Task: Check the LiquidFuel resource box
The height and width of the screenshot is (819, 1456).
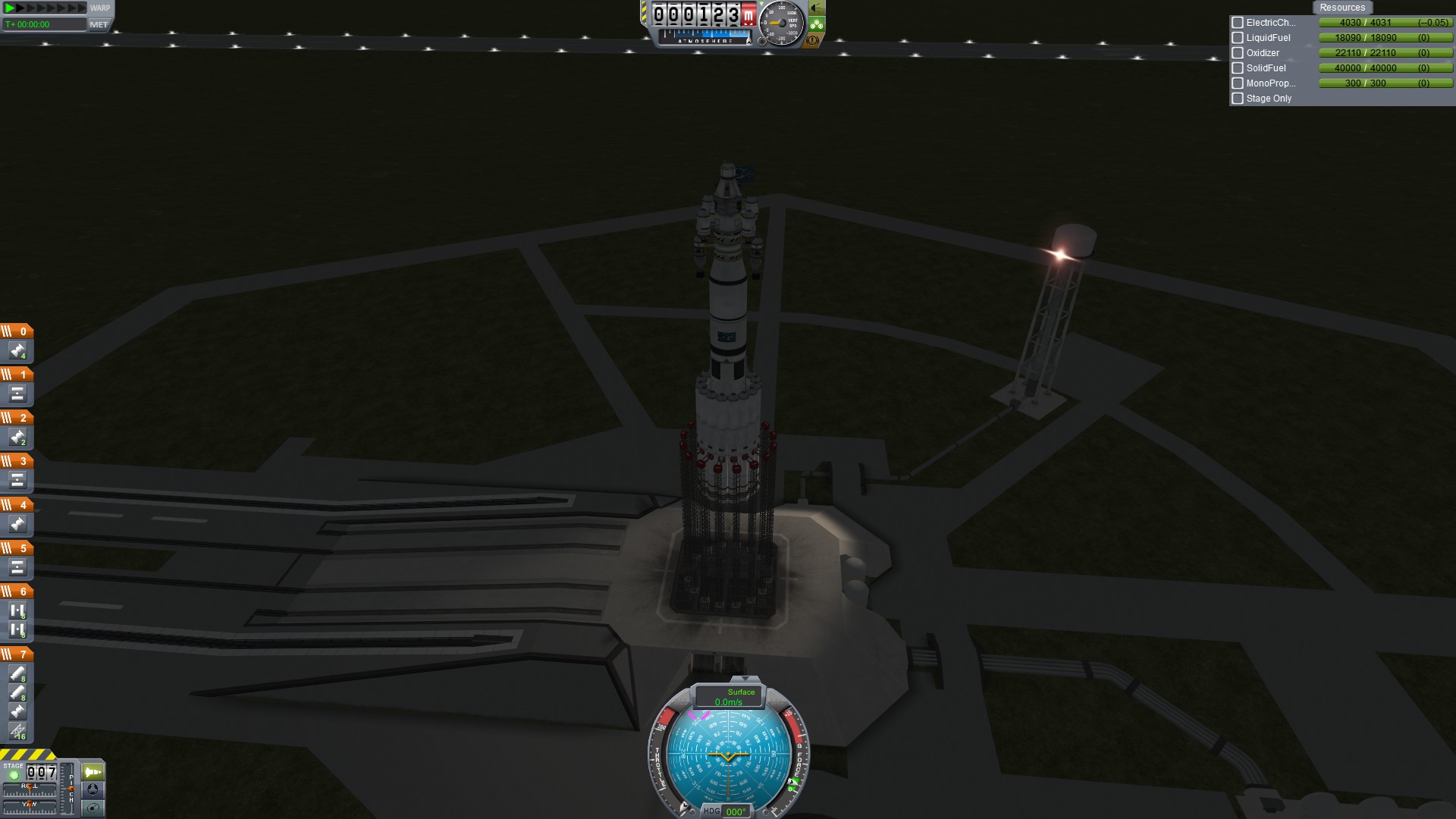Action: pyautogui.click(x=1238, y=38)
